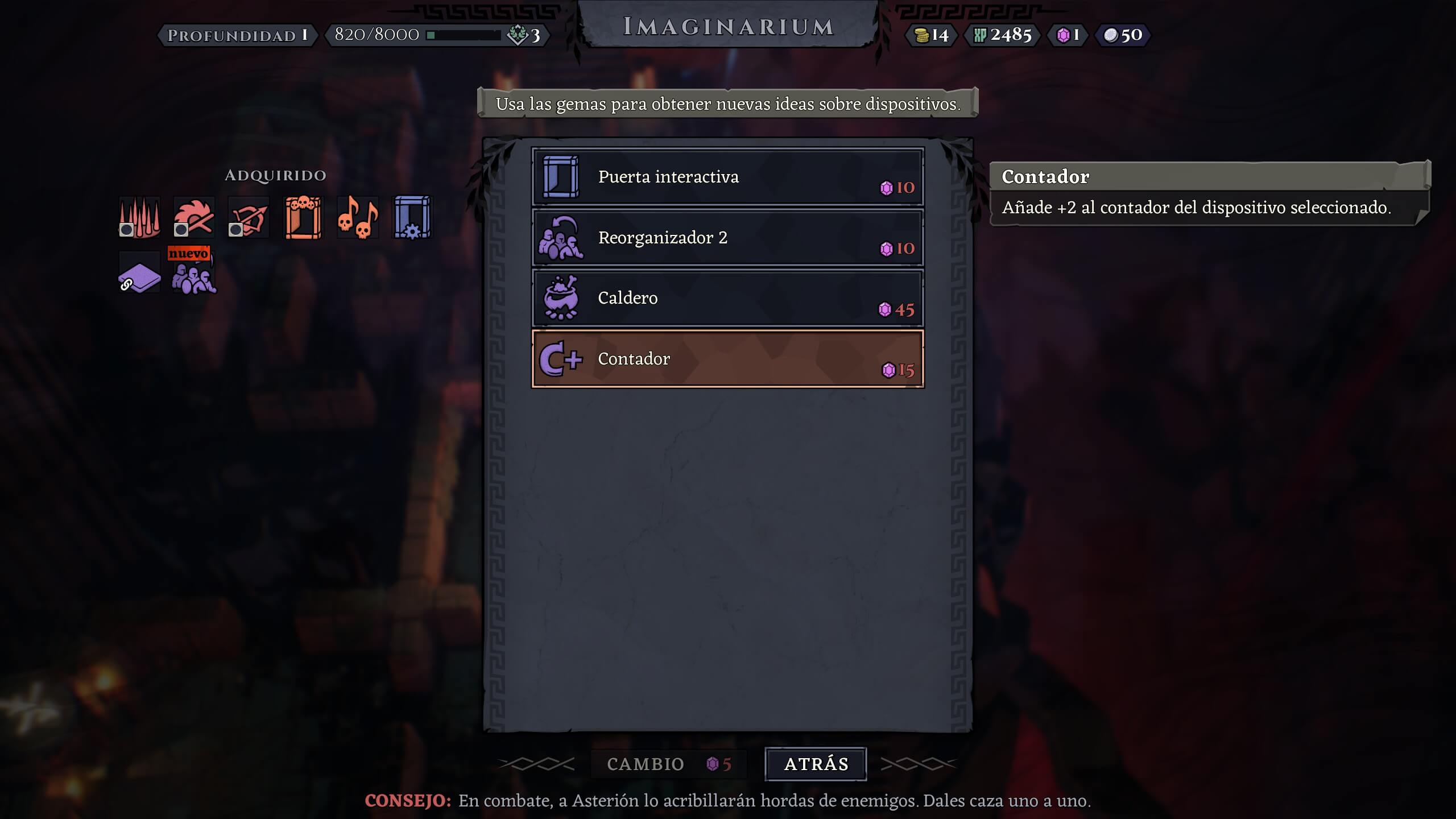Select the highlighted Contador entry

tap(727, 359)
